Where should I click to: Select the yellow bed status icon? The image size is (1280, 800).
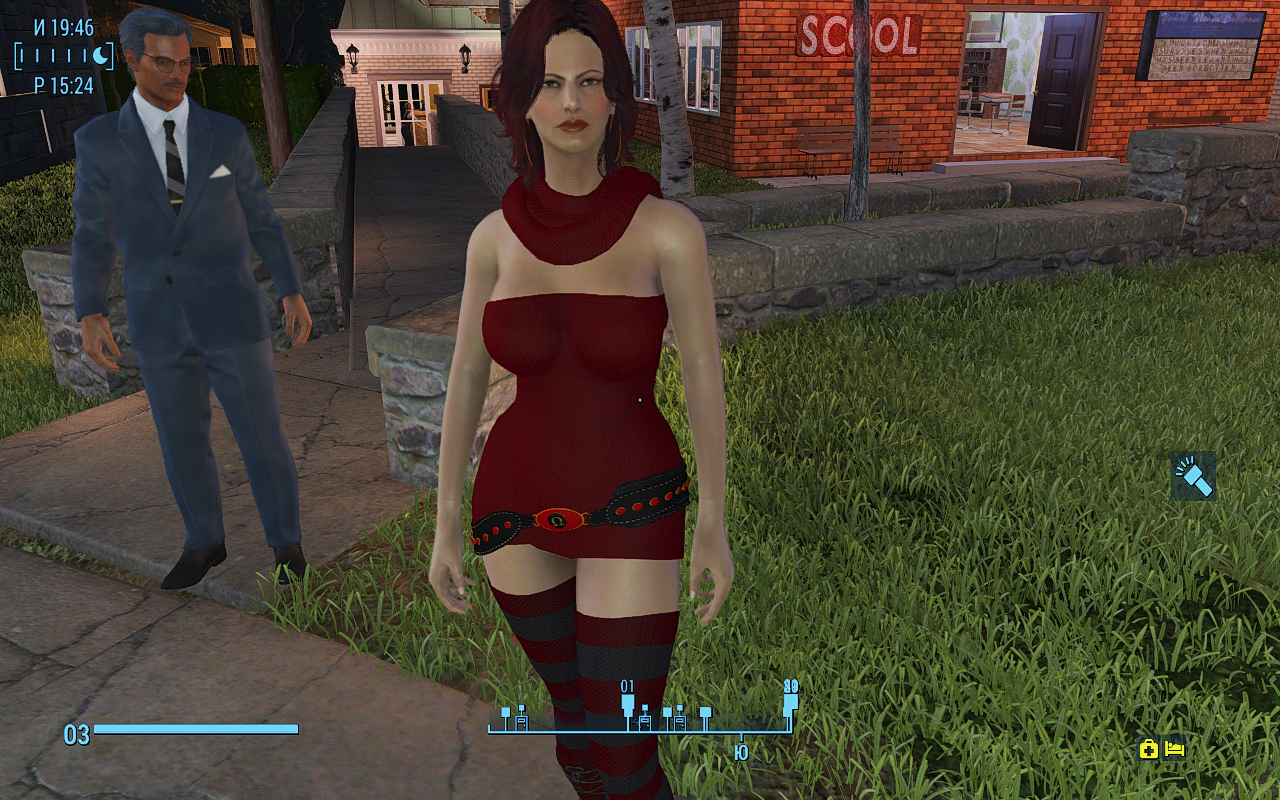point(1175,748)
